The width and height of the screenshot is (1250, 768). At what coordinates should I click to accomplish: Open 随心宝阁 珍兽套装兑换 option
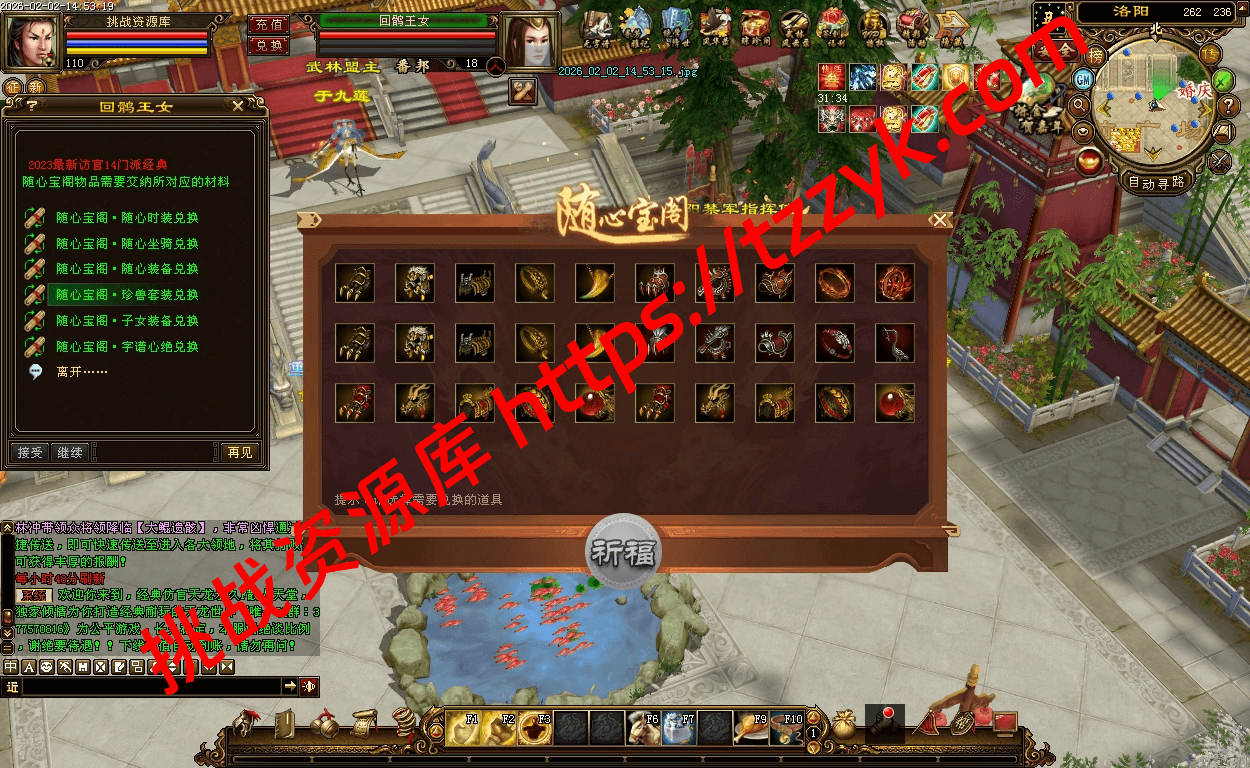pyautogui.click(x=127, y=295)
